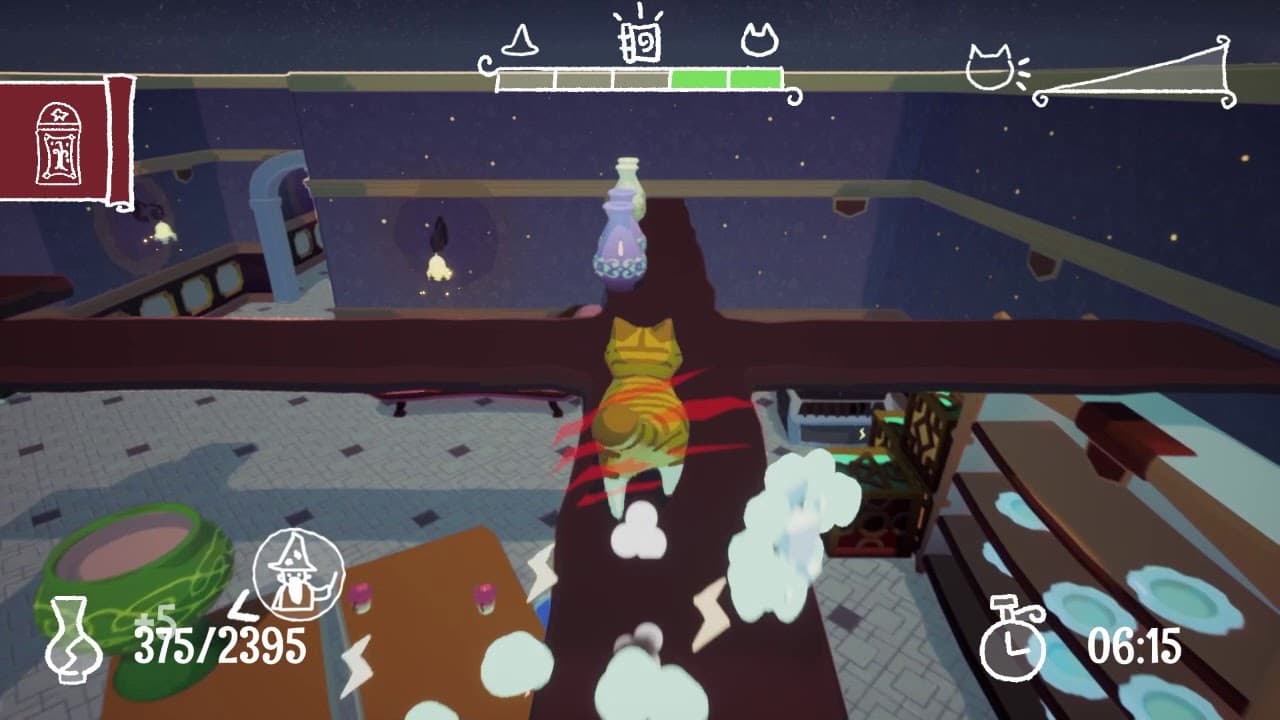This screenshot has height=720, width=1280.
Task: Click the witch hat icon above the progress bar
Action: [520, 44]
